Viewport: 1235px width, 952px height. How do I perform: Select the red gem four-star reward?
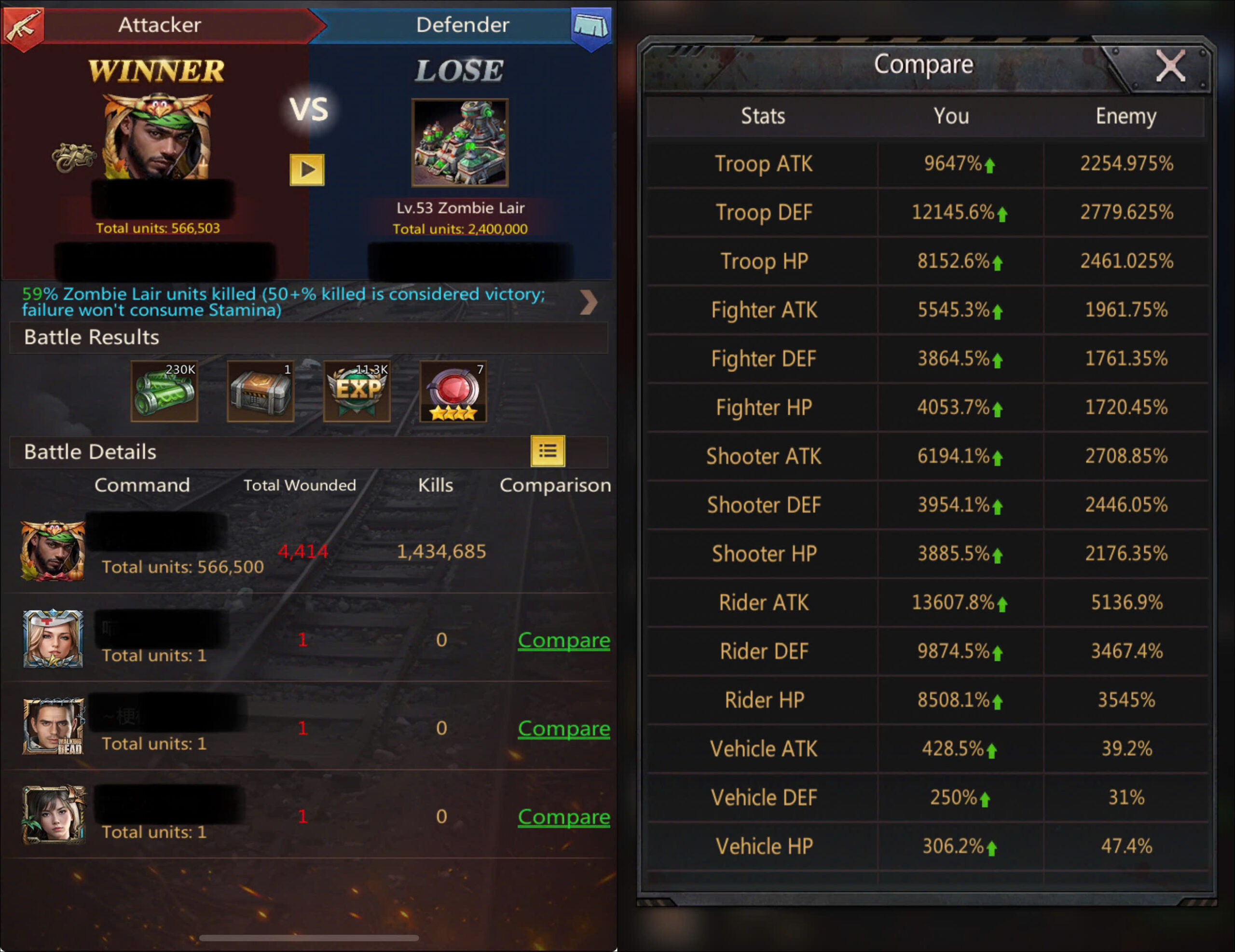point(453,391)
